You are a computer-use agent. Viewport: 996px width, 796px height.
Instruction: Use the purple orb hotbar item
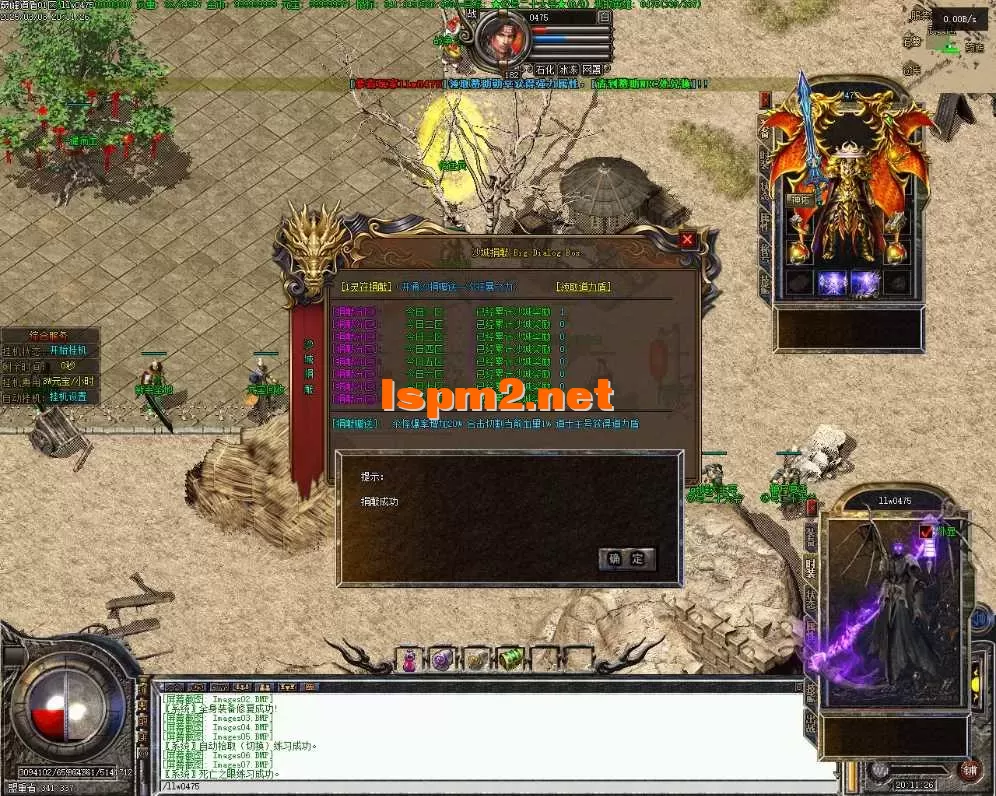(x=442, y=659)
